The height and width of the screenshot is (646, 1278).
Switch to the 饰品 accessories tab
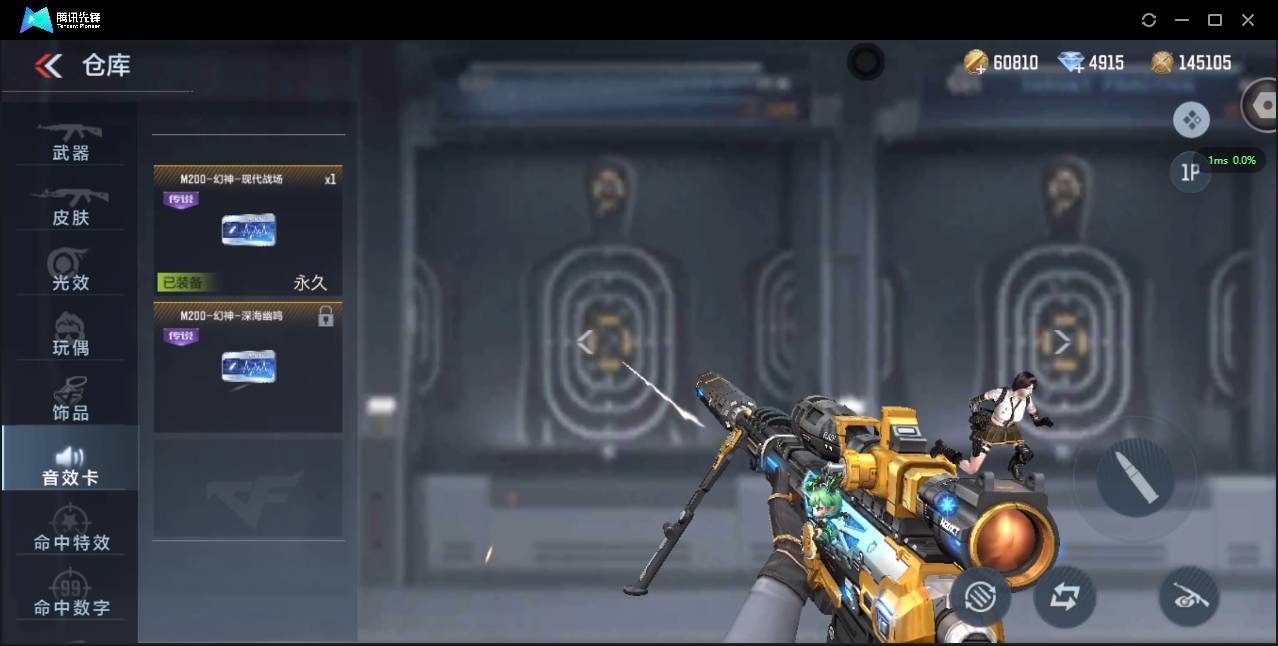coord(70,400)
